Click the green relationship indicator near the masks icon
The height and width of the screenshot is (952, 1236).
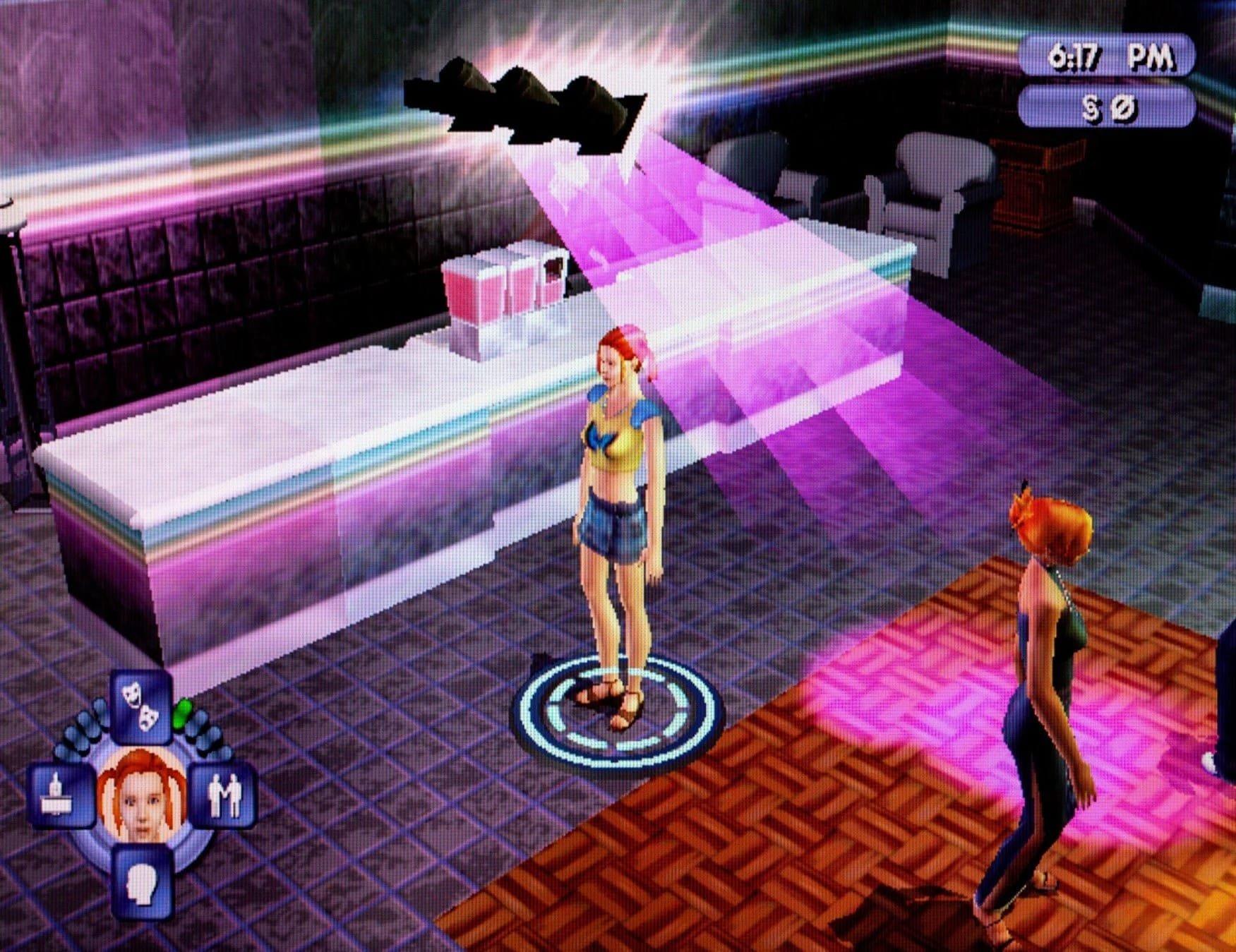(182, 712)
